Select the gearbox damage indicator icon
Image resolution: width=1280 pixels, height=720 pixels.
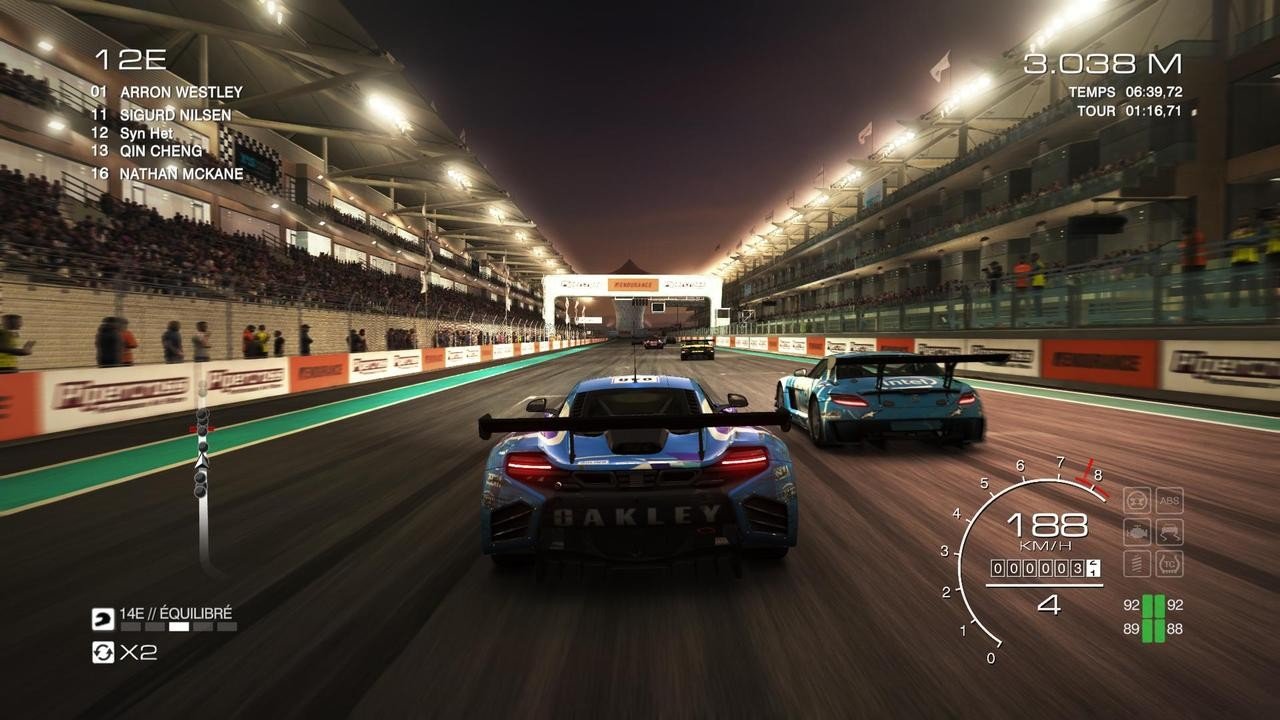(1169, 532)
